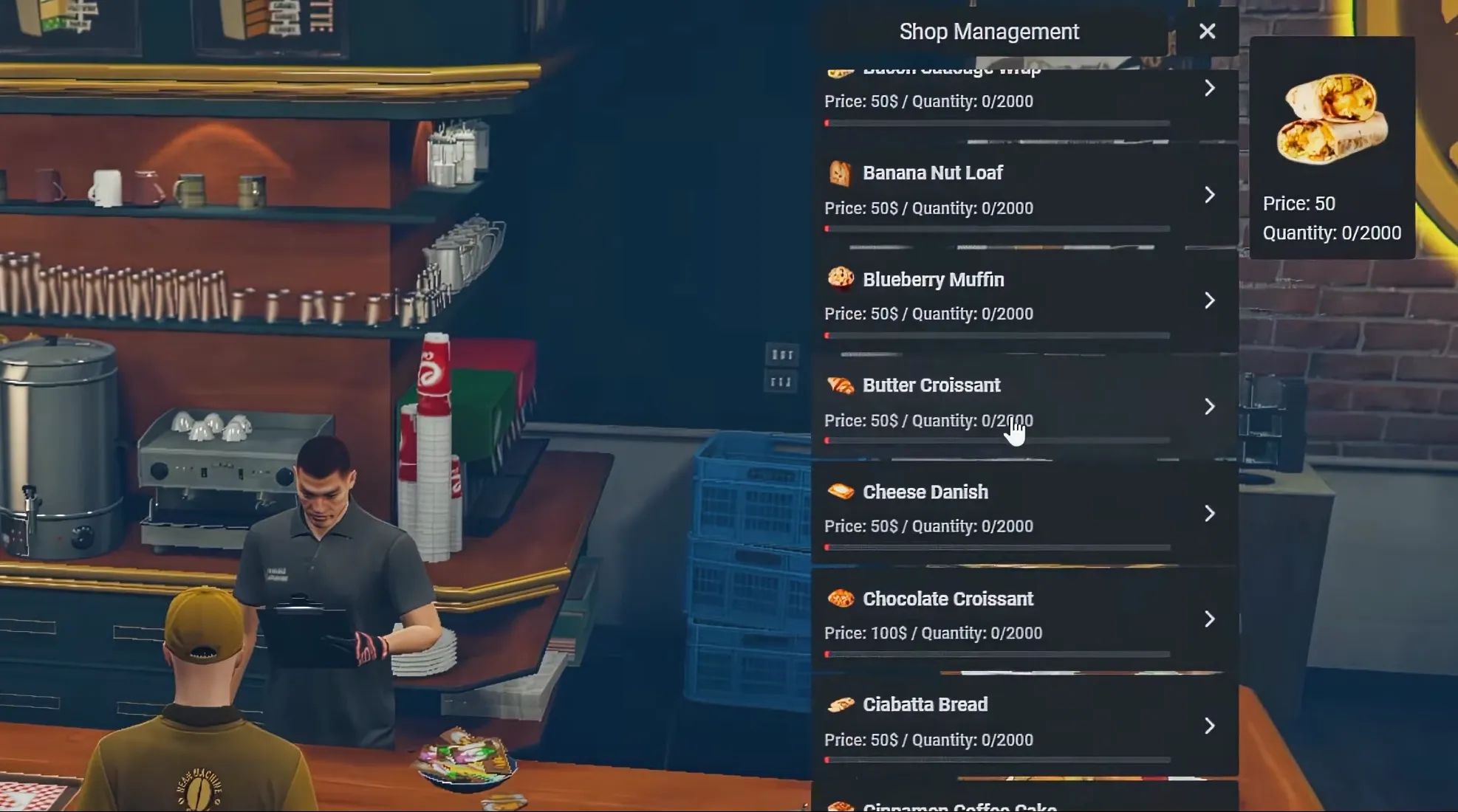Click the wrap preview thumbnail image
The width and height of the screenshot is (1458, 812).
tap(1331, 118)
